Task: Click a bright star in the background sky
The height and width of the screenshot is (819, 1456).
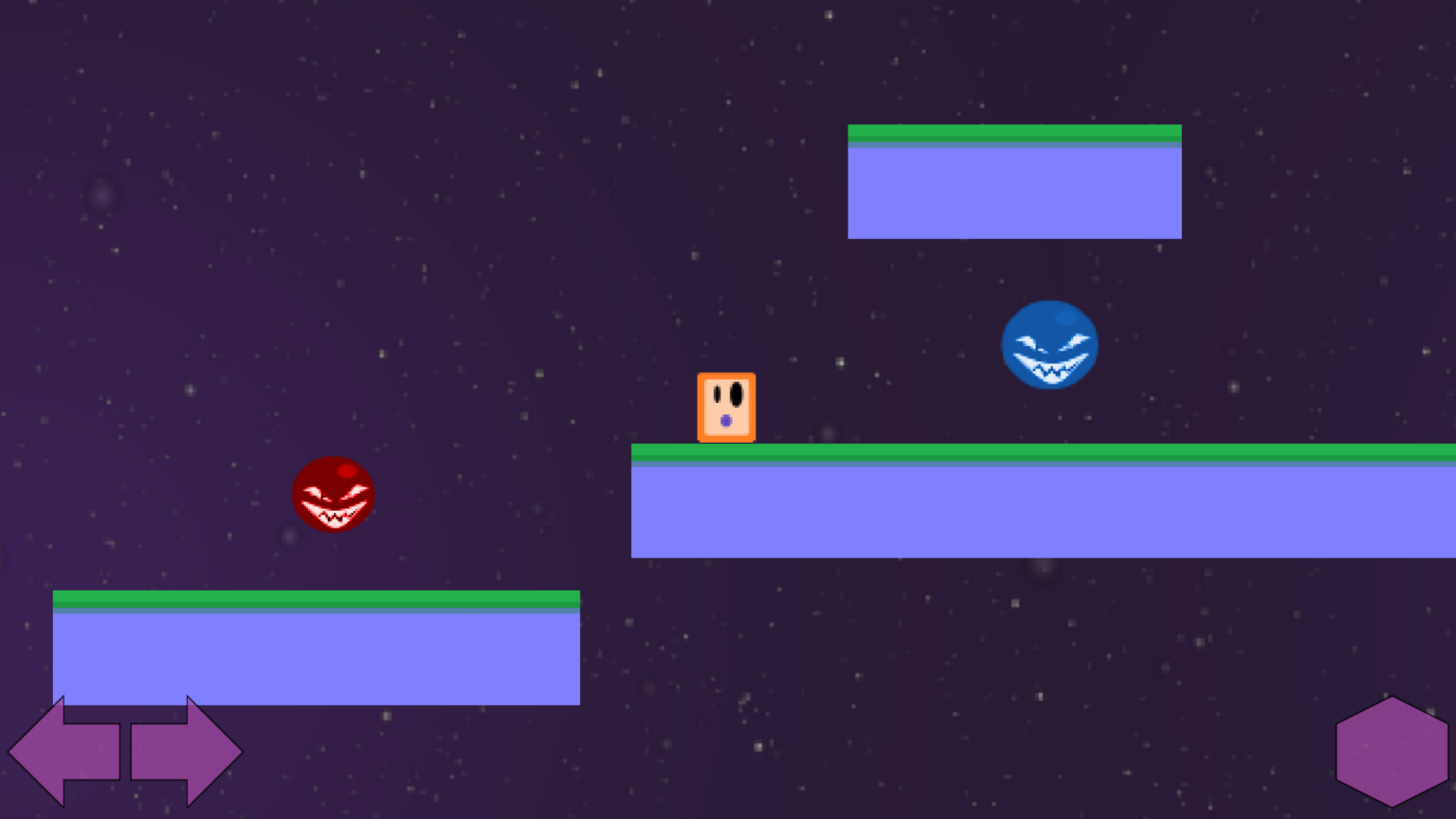Action: [830, 16]
